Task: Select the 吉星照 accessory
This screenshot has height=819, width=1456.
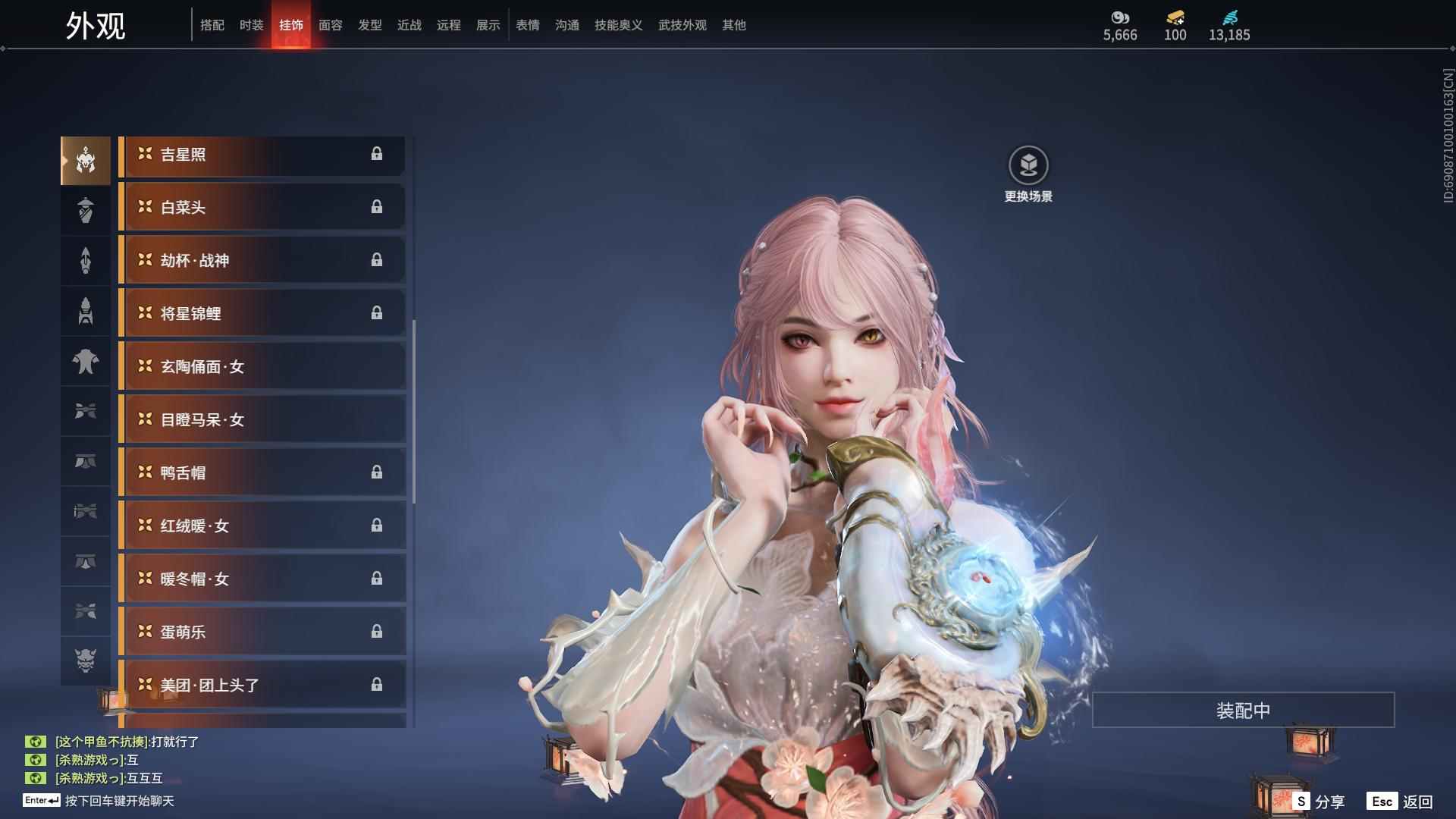Action: (262, 155)
